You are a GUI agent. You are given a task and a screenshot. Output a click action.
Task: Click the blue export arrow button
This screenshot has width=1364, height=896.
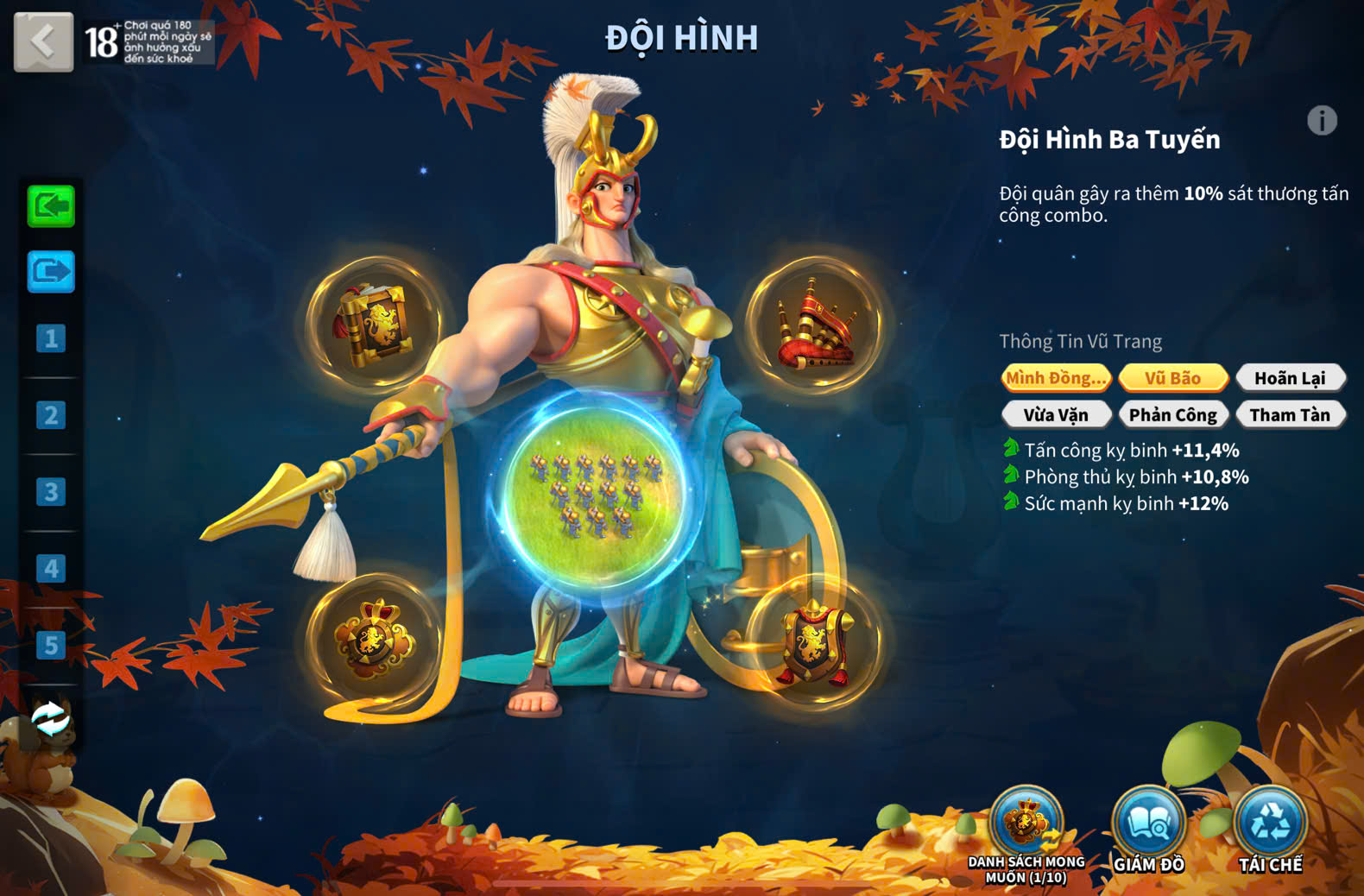[51, 272]
